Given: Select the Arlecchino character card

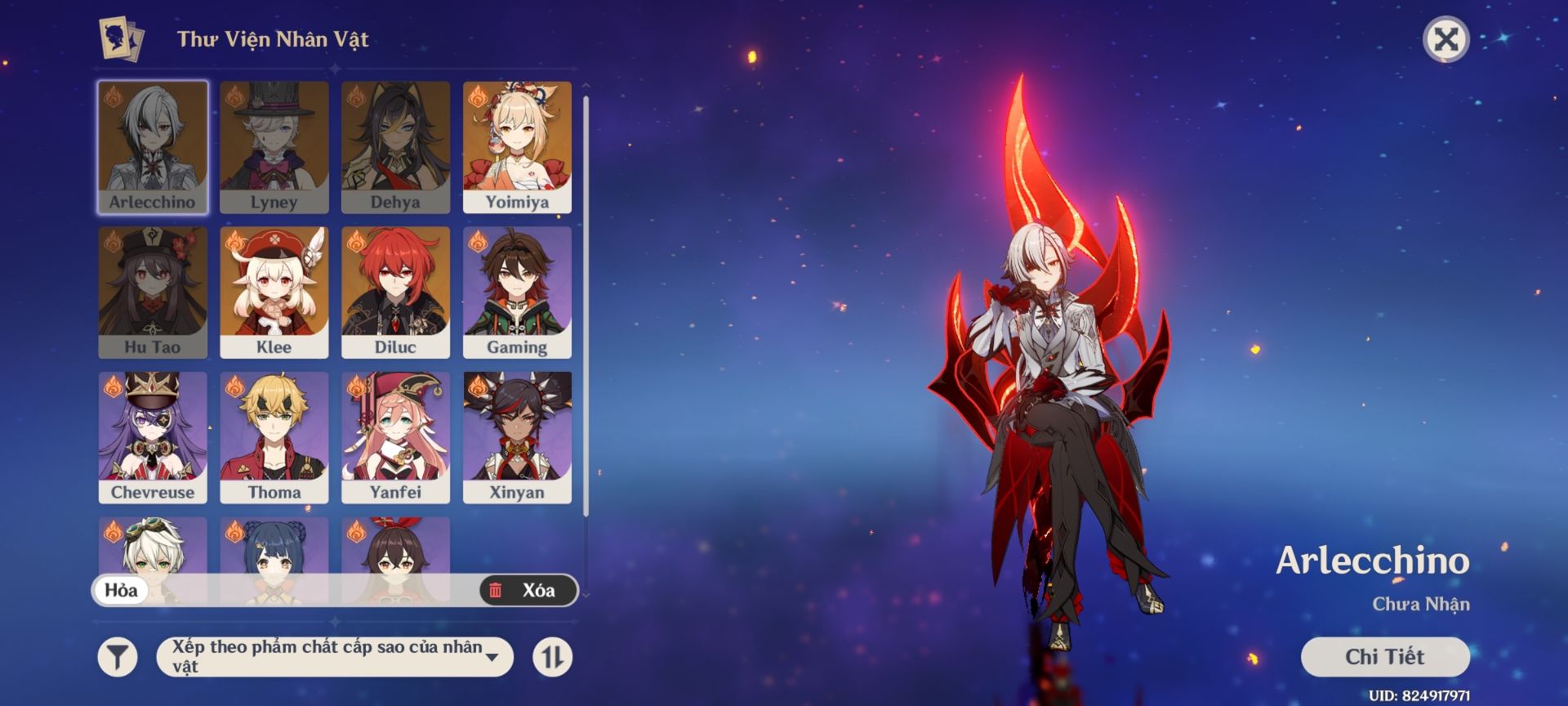Looking at the screenshot, I should point(153,147).
